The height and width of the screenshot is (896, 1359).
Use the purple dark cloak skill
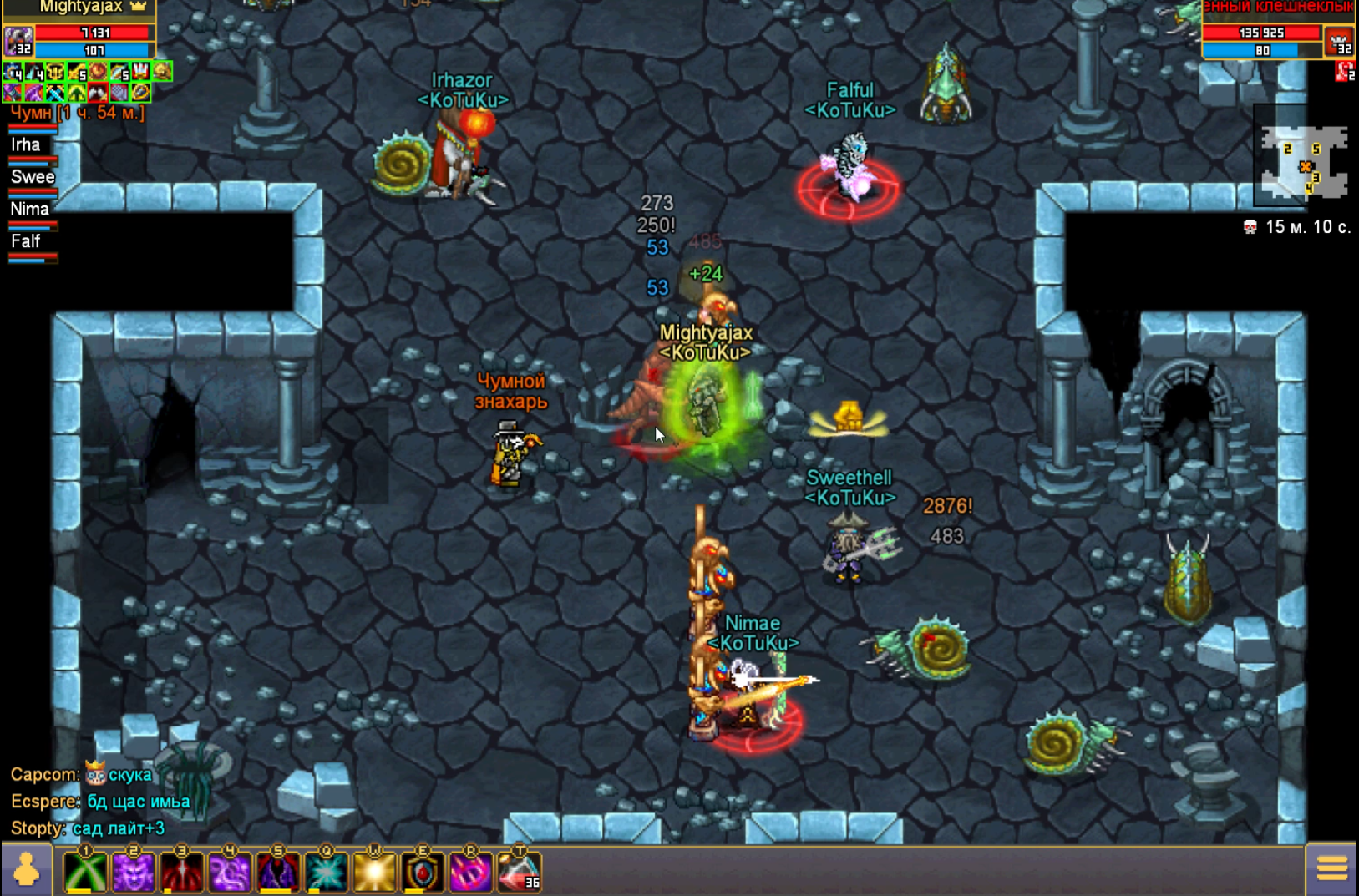[278, 873]
